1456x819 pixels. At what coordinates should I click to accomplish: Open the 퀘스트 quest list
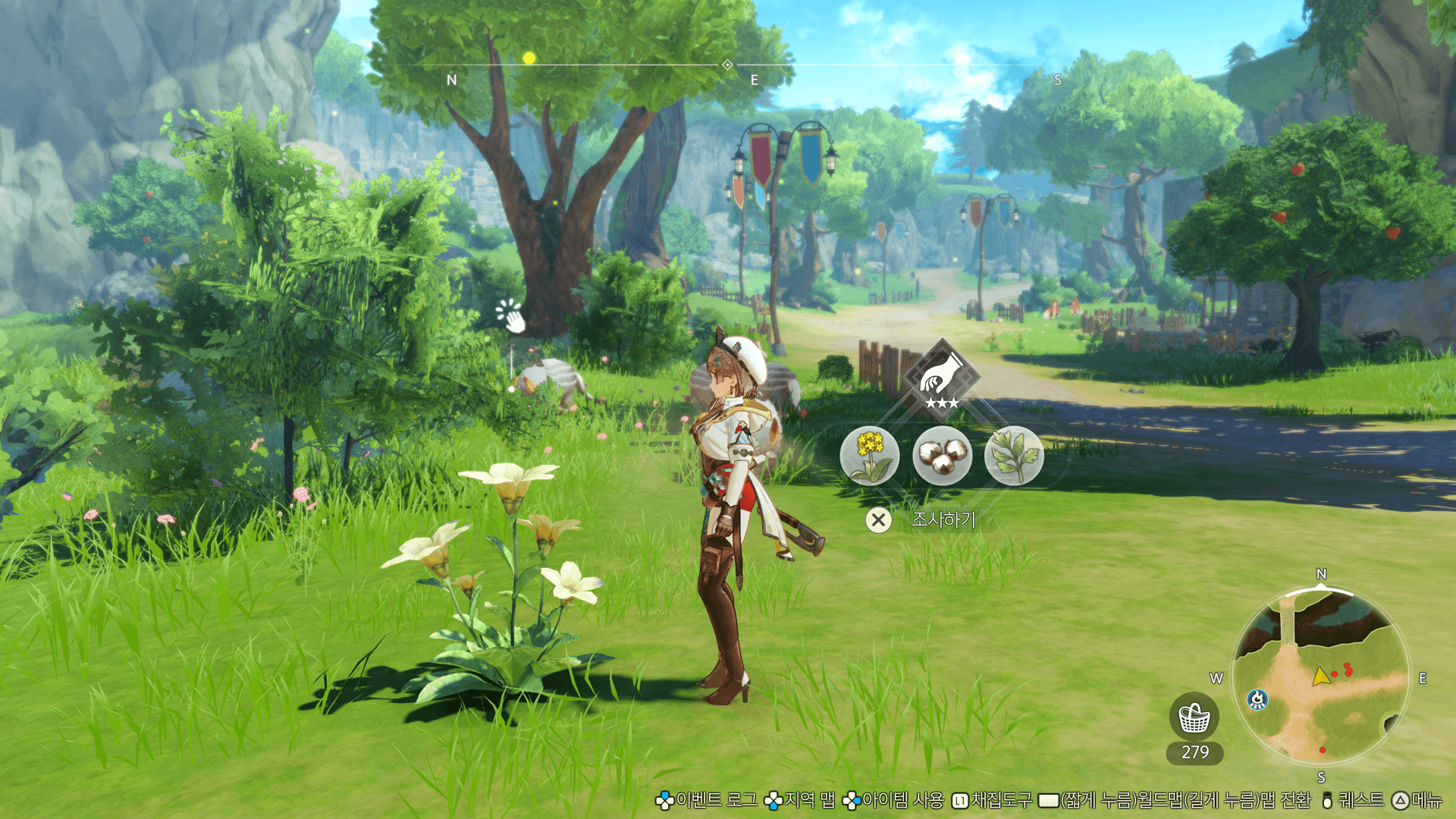(x=1360, y=800)
